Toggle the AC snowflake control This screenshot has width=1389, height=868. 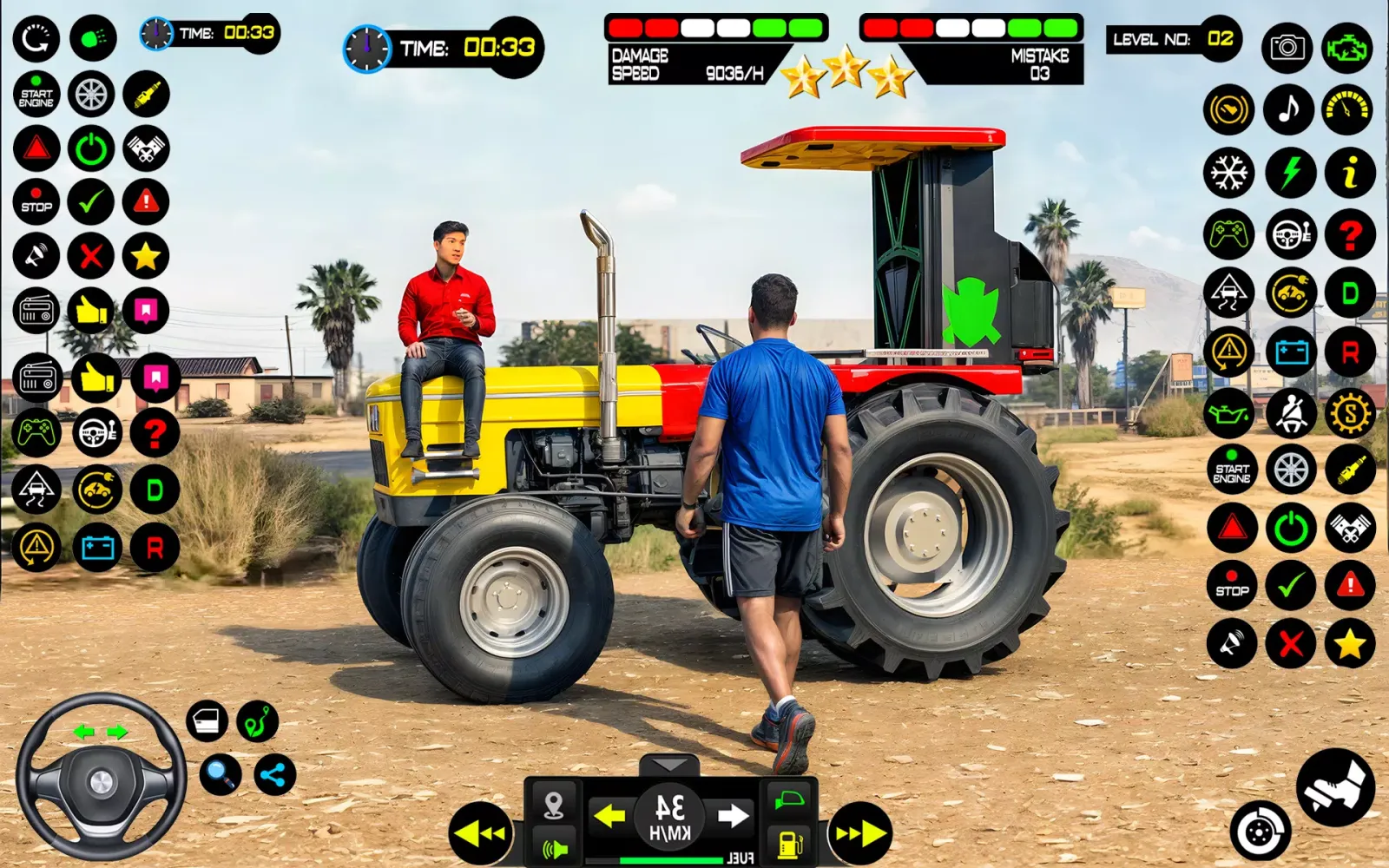click(1228, 171)
